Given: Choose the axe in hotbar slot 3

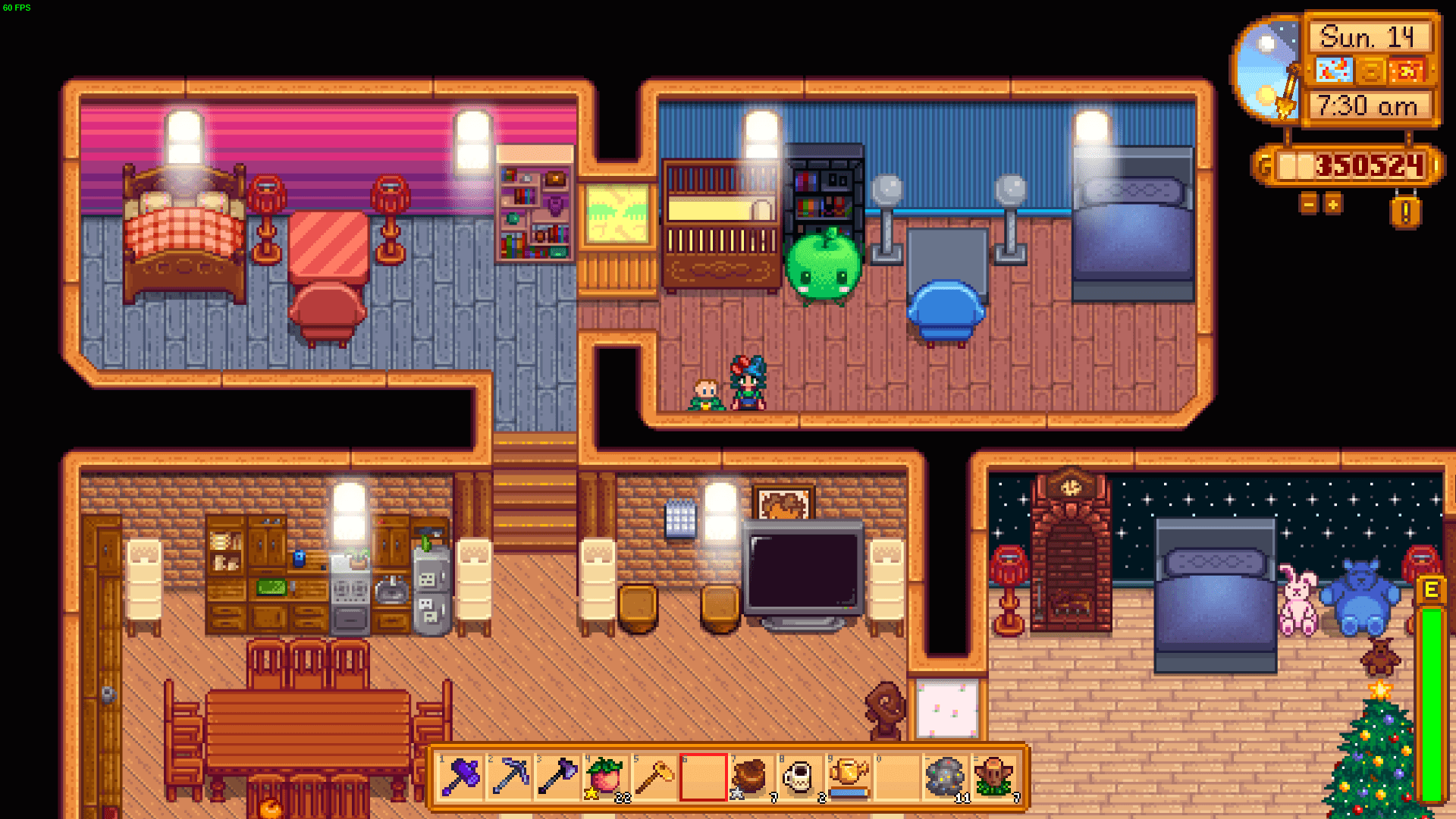Looking at the screenshot, I should coord(557,777).
